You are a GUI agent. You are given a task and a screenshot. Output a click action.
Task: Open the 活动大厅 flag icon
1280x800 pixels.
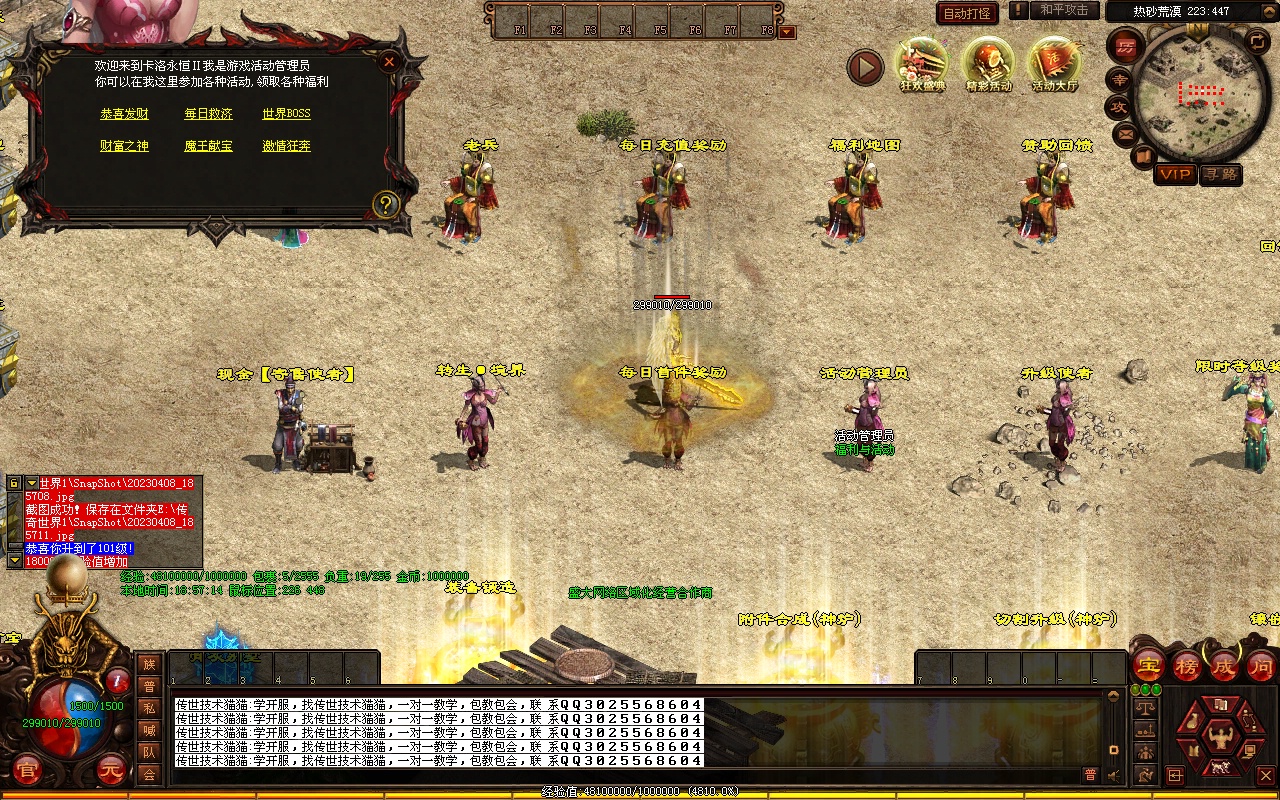pos(1054,64)
